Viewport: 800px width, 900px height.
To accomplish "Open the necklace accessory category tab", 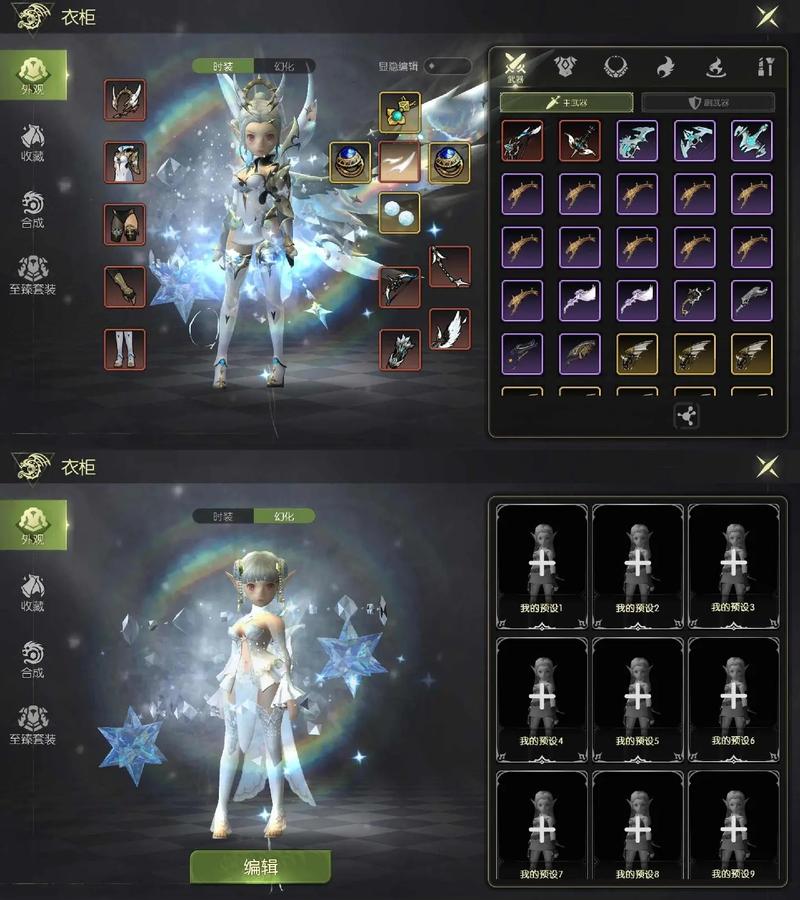I will [x=615, y=67].
